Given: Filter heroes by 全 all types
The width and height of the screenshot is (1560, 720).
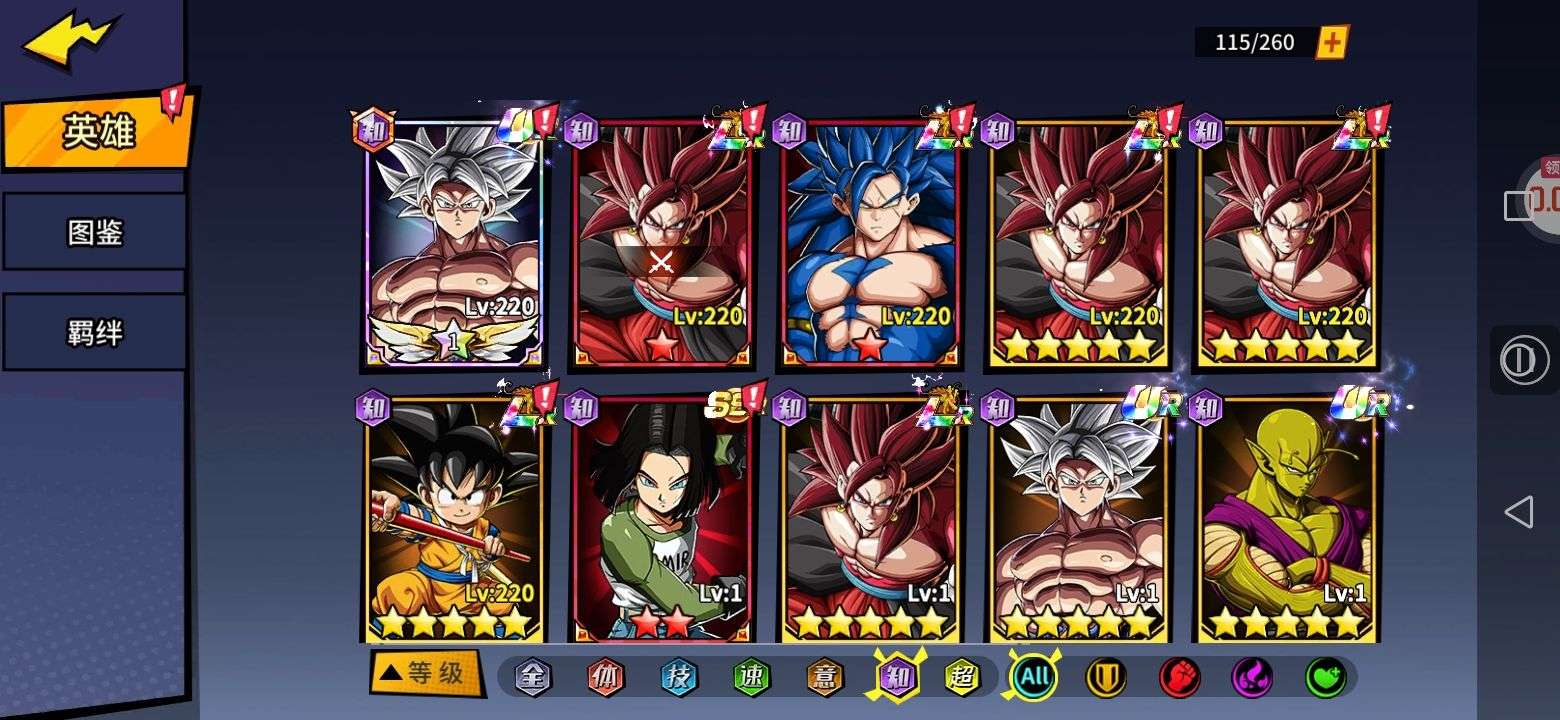Looking at the screenshot, I should click(533, 677).
